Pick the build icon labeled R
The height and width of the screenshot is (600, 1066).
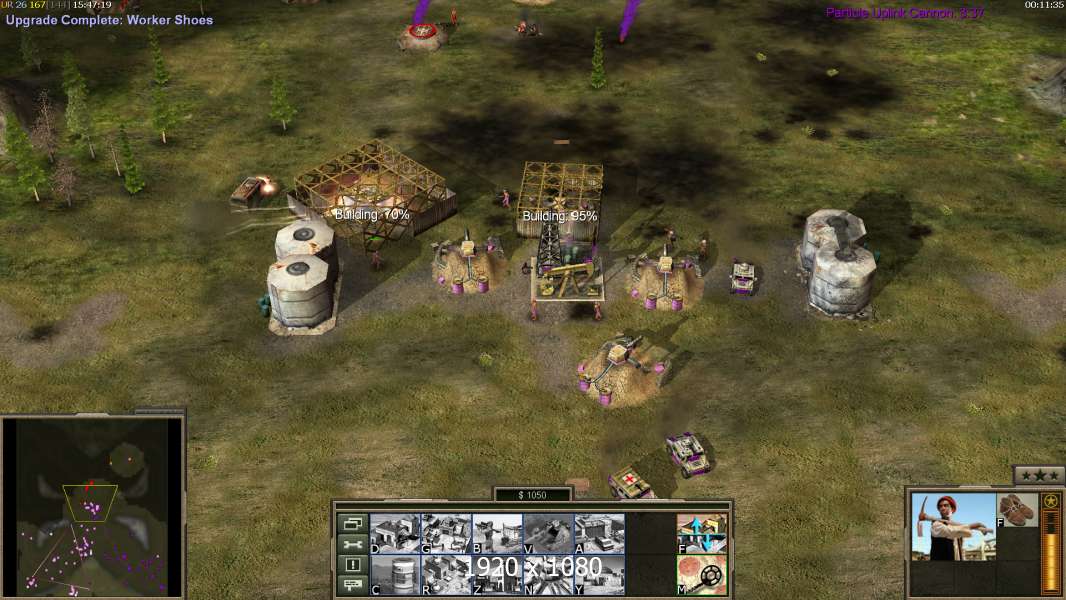[446, 574]
